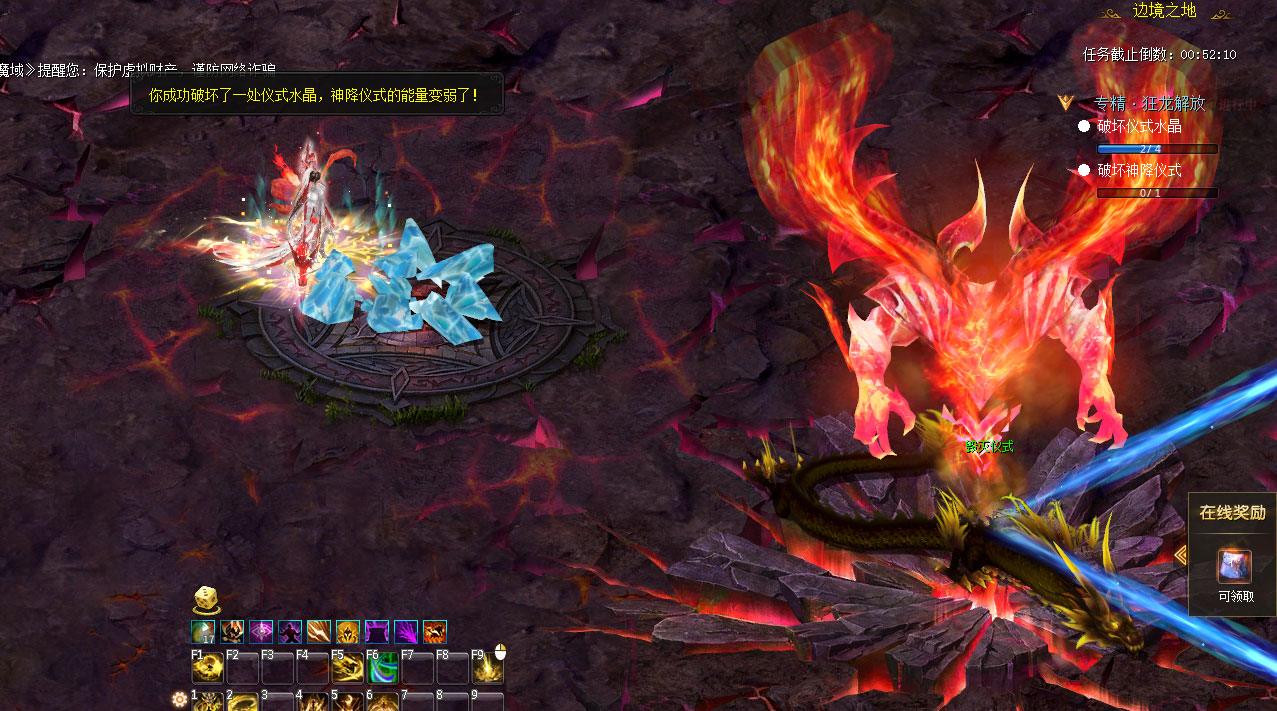
Task: Use the skill in hotbar slot 1
Action: 207,702
